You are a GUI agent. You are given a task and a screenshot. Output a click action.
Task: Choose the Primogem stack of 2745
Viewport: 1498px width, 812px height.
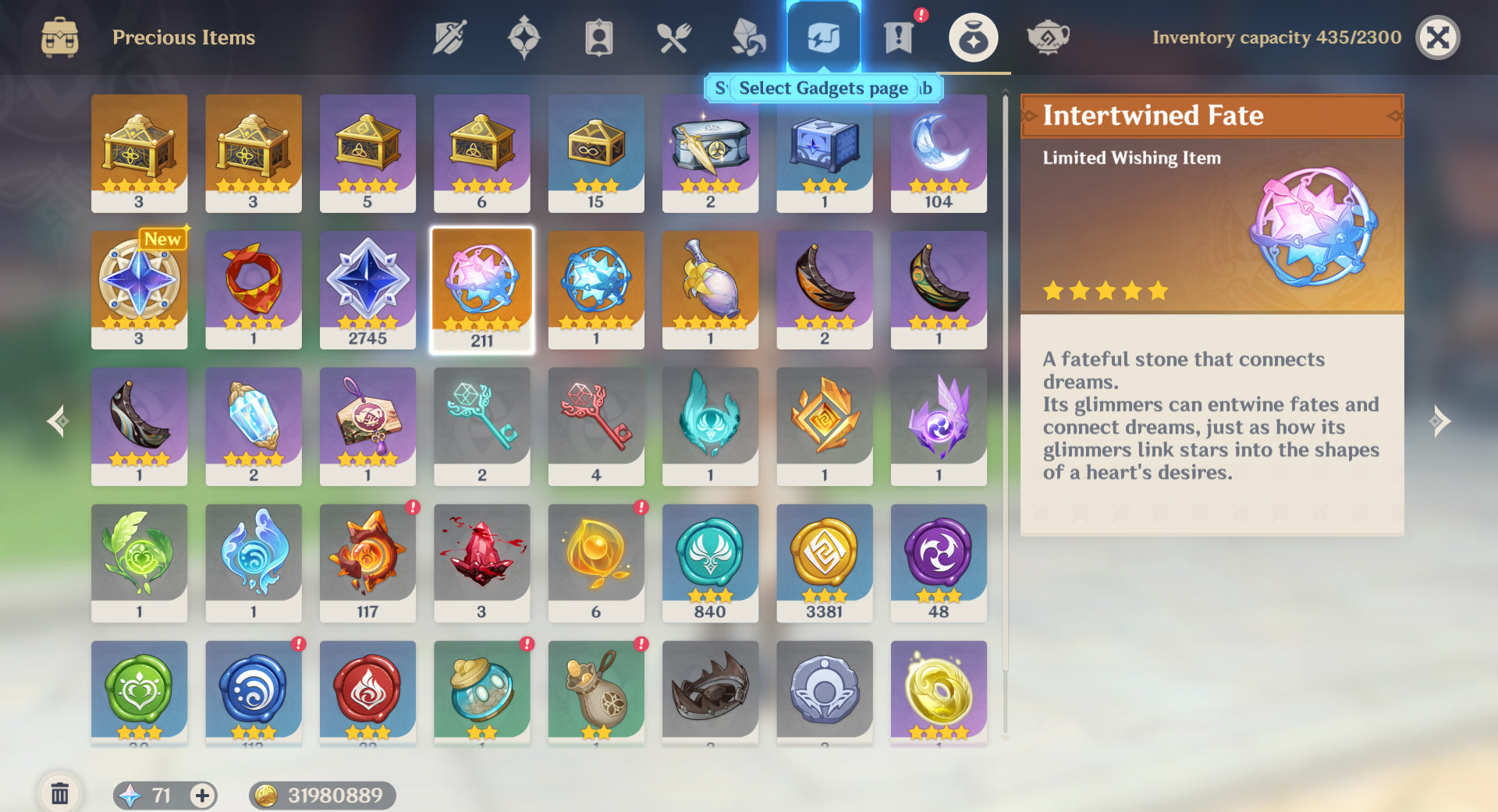(x=367, y=290)
